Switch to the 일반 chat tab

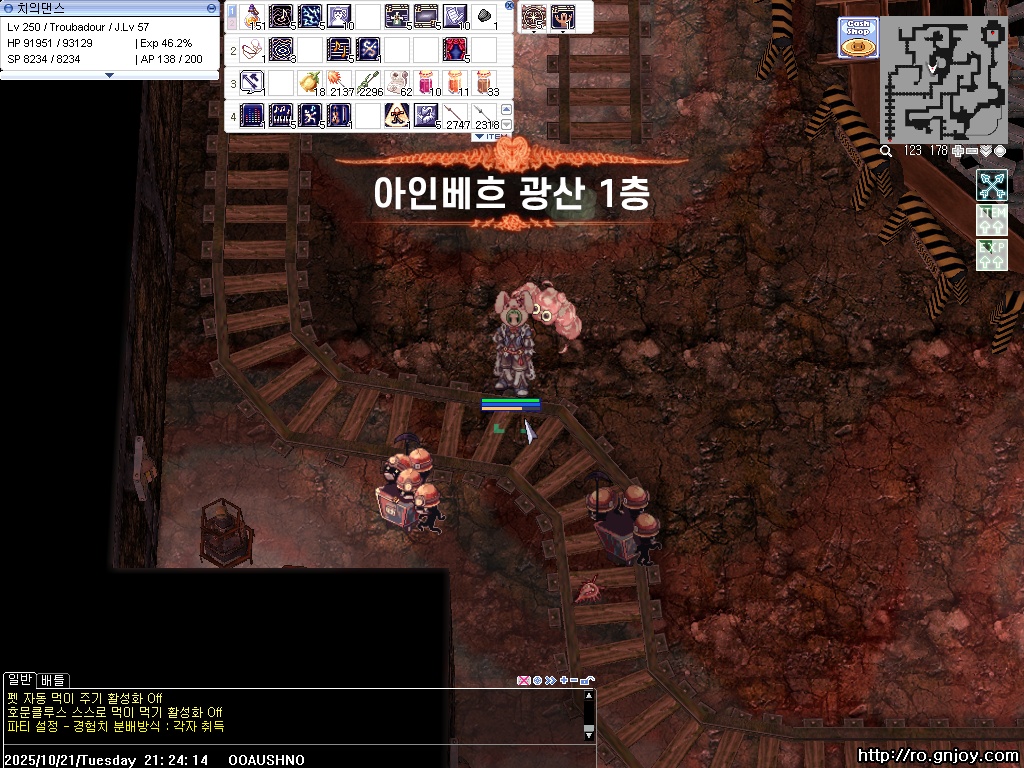tap(20, 680)
